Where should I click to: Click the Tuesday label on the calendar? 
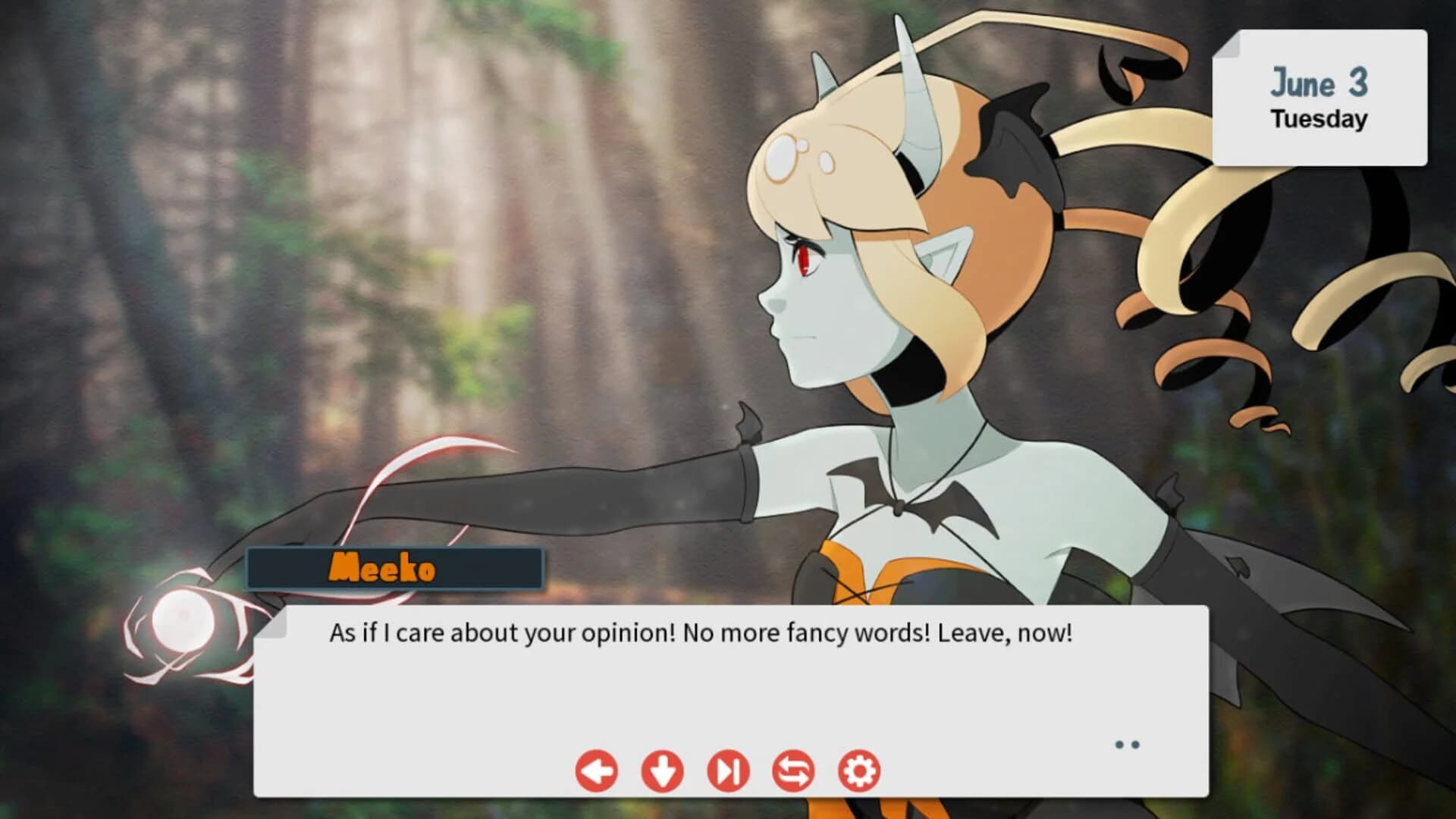[1318, 118]
